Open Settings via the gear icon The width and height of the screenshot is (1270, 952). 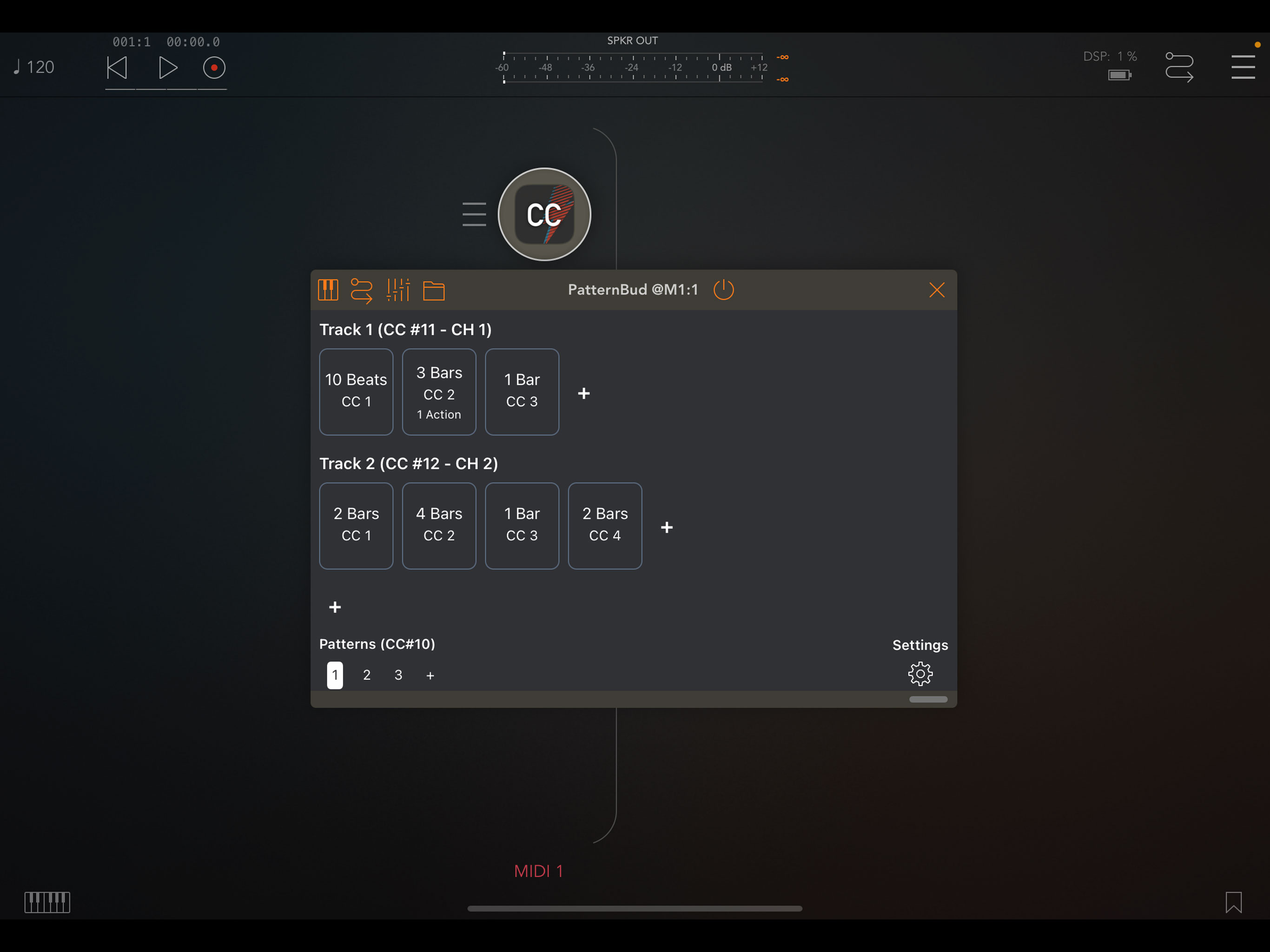click(920, 674)
